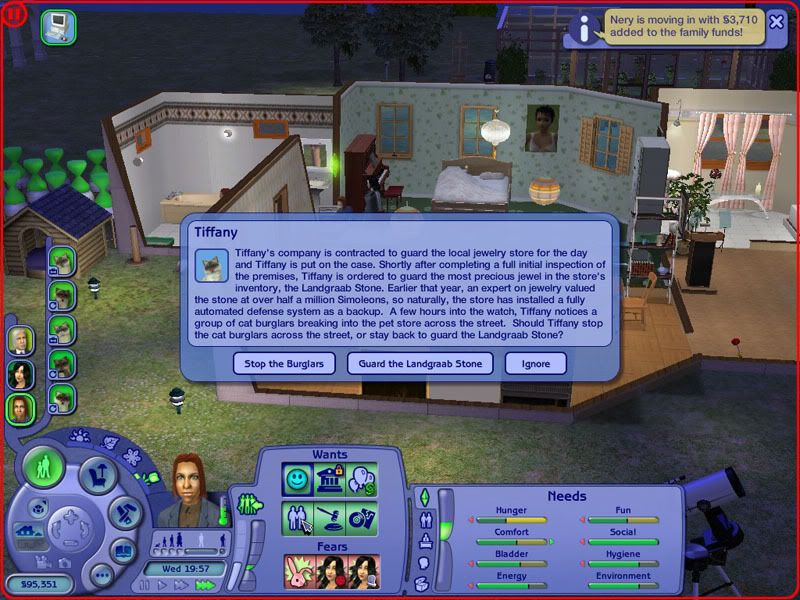The height and width of the screenshot is (600, 800).
Task: Open Story mode with the book icon
Action: pos(122,549)
